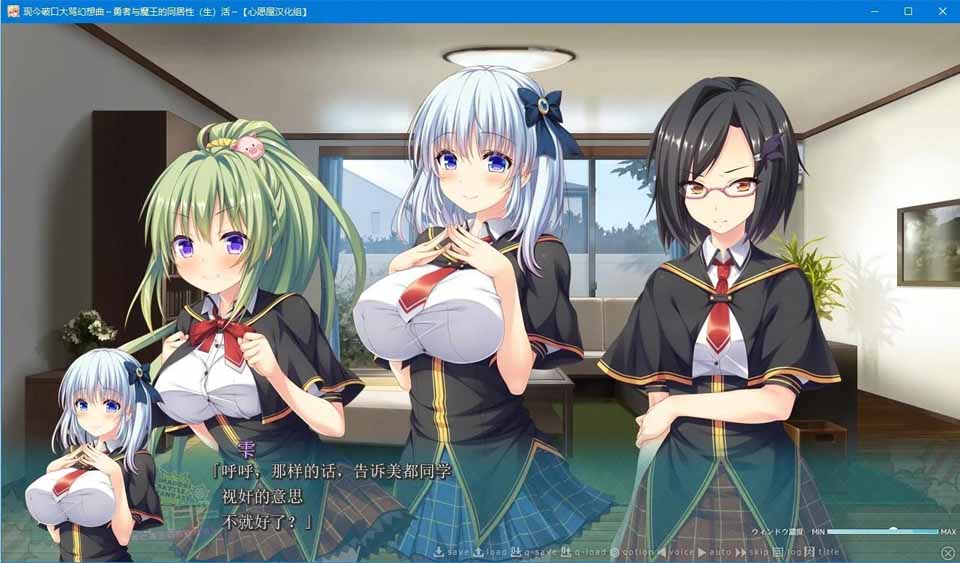Open the option settings

tap(631, 552)
